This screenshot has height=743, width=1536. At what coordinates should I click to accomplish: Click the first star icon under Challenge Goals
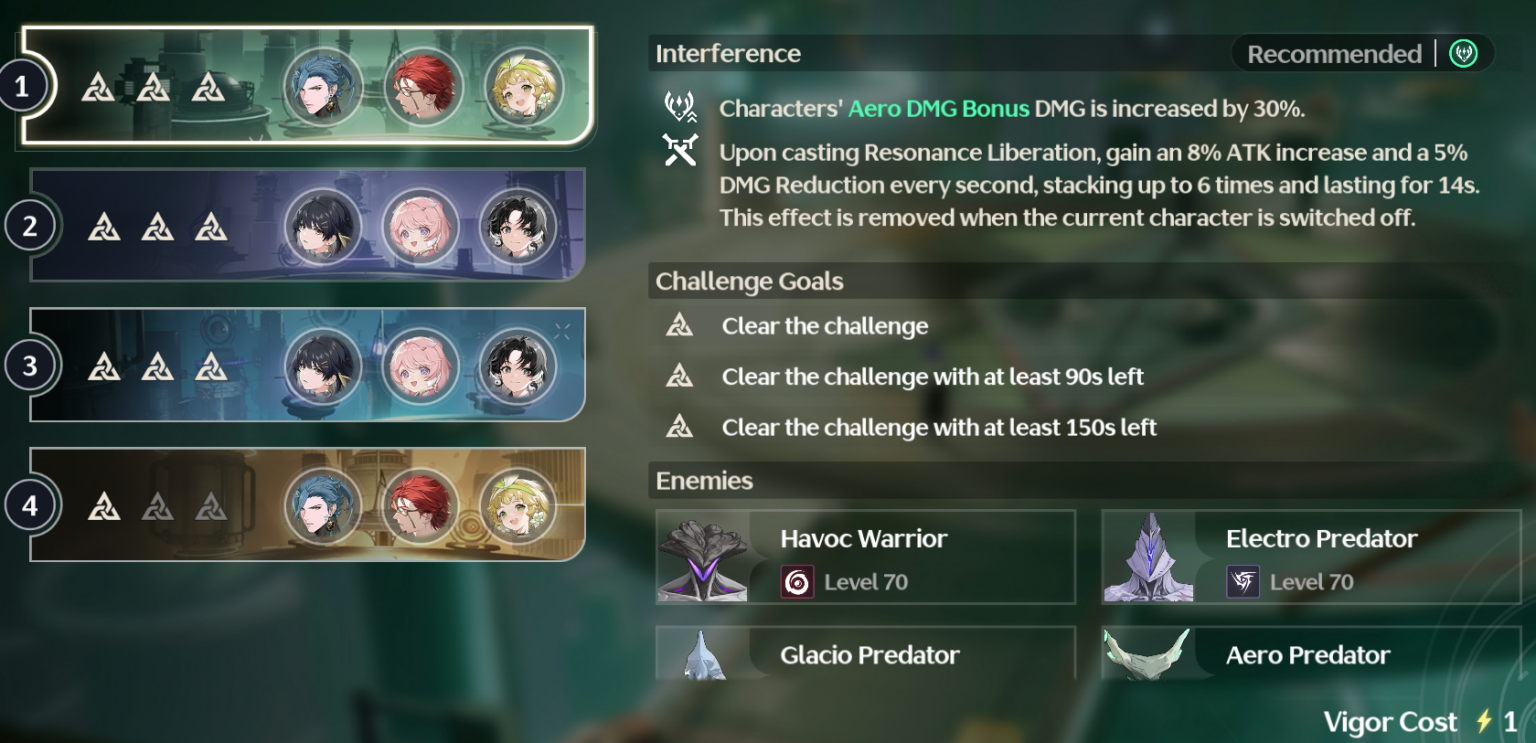(680, 326)
